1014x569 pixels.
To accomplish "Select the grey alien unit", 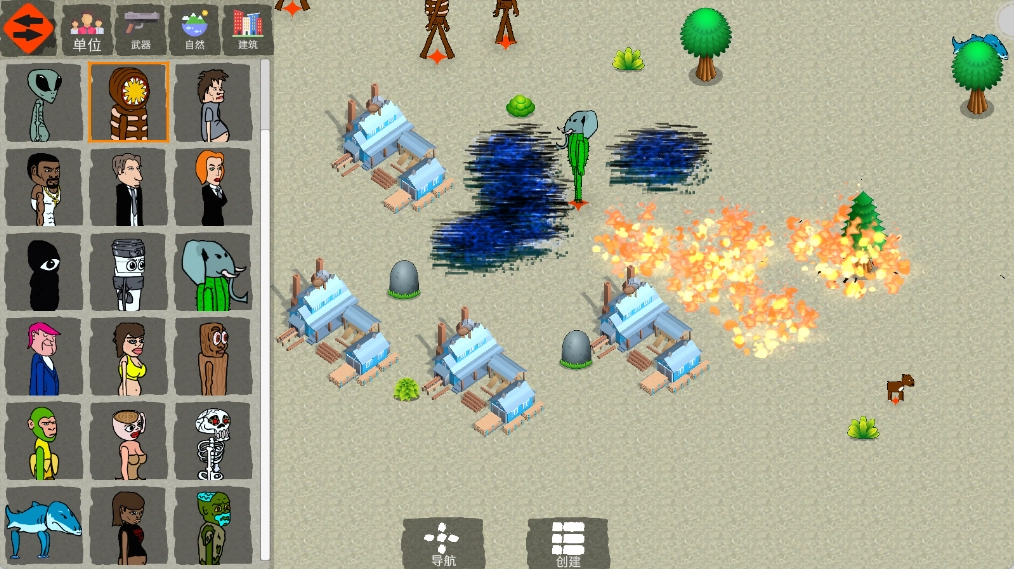I will point(43,103).
